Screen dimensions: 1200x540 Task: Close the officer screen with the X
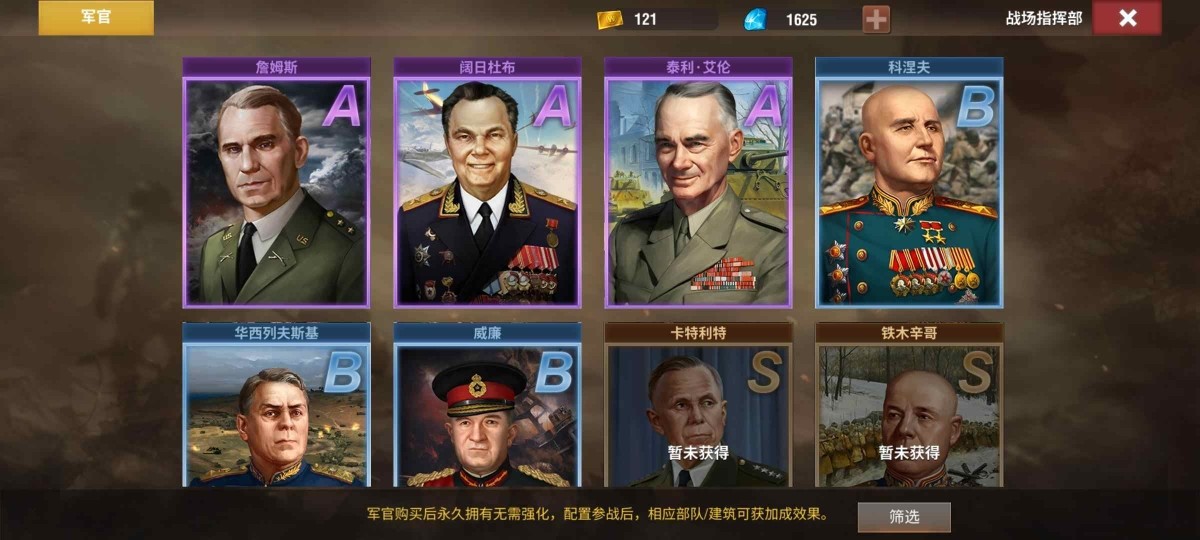pos(1127,18)
